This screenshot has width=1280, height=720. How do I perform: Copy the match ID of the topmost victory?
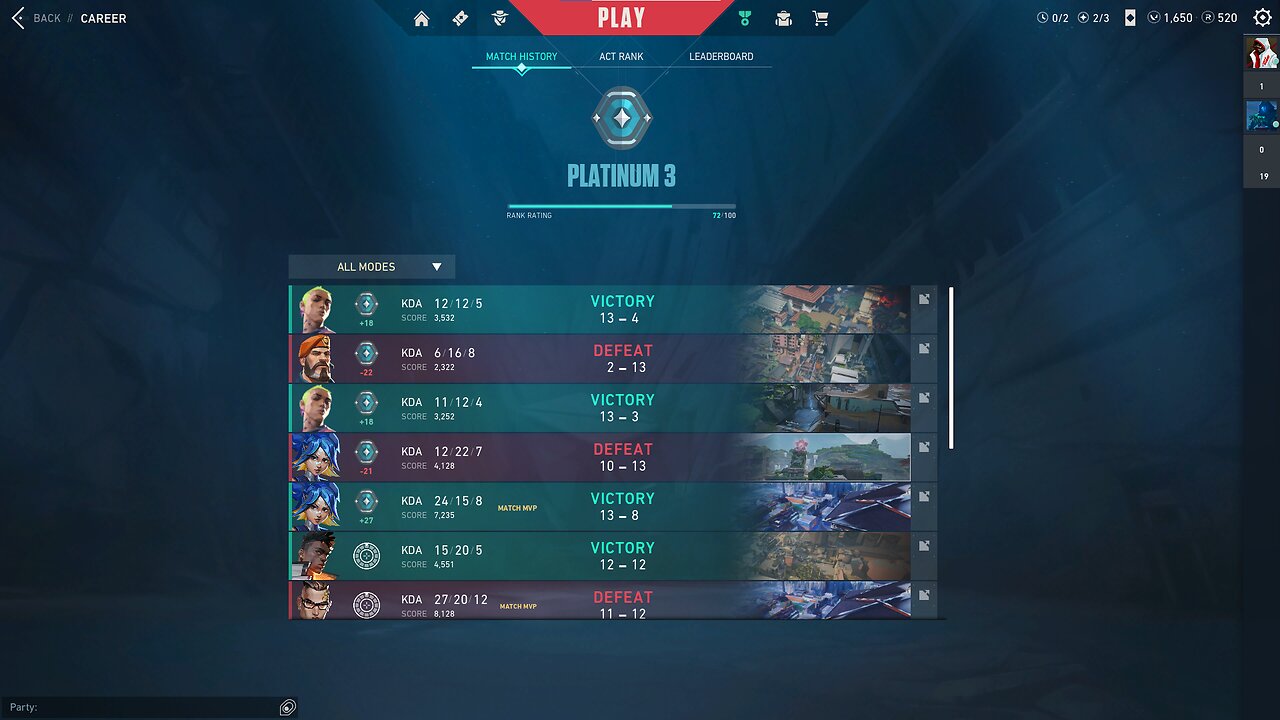click(x=924, y=298)
